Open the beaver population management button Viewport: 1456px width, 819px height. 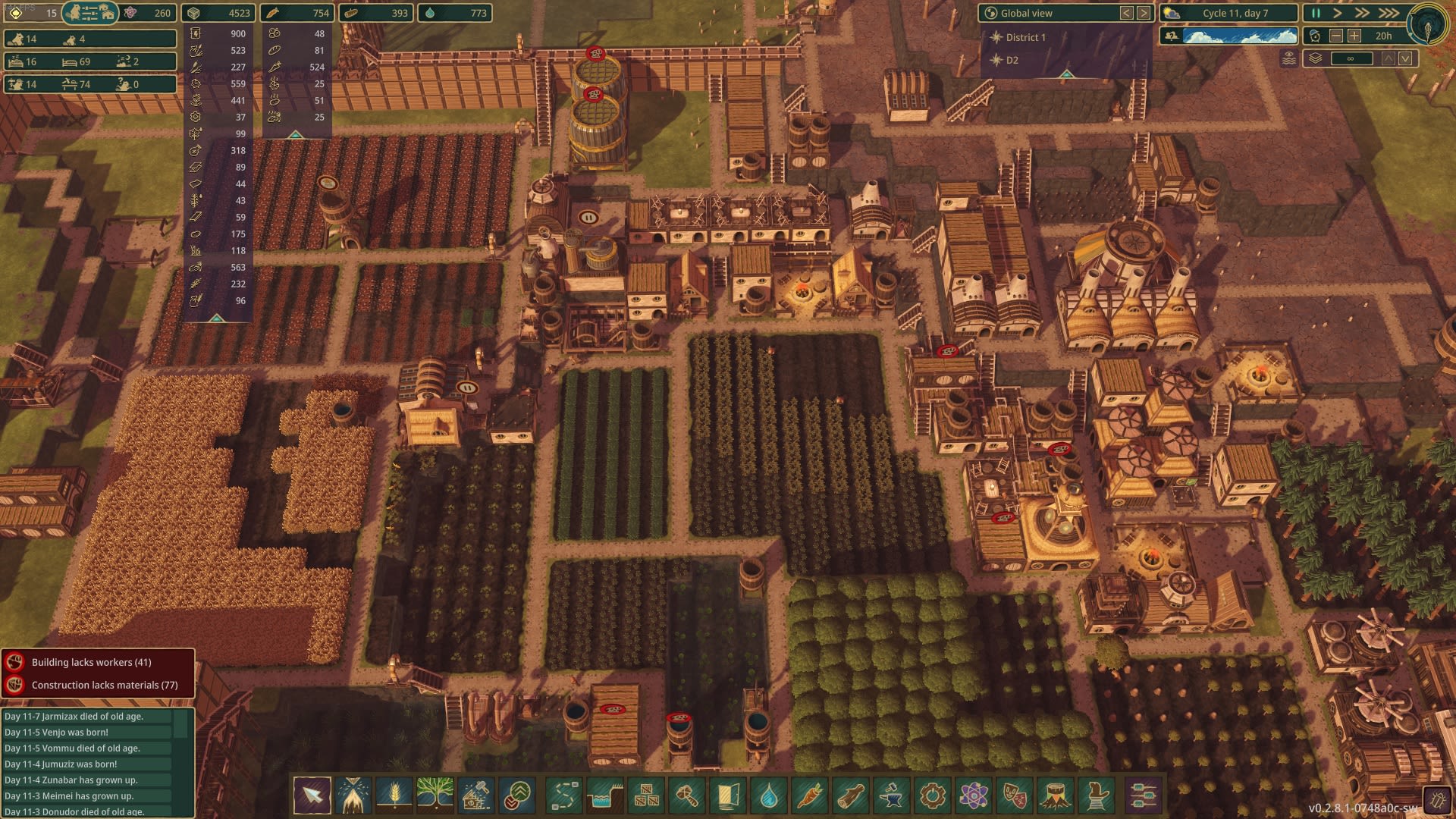click(x=89, y=13)
